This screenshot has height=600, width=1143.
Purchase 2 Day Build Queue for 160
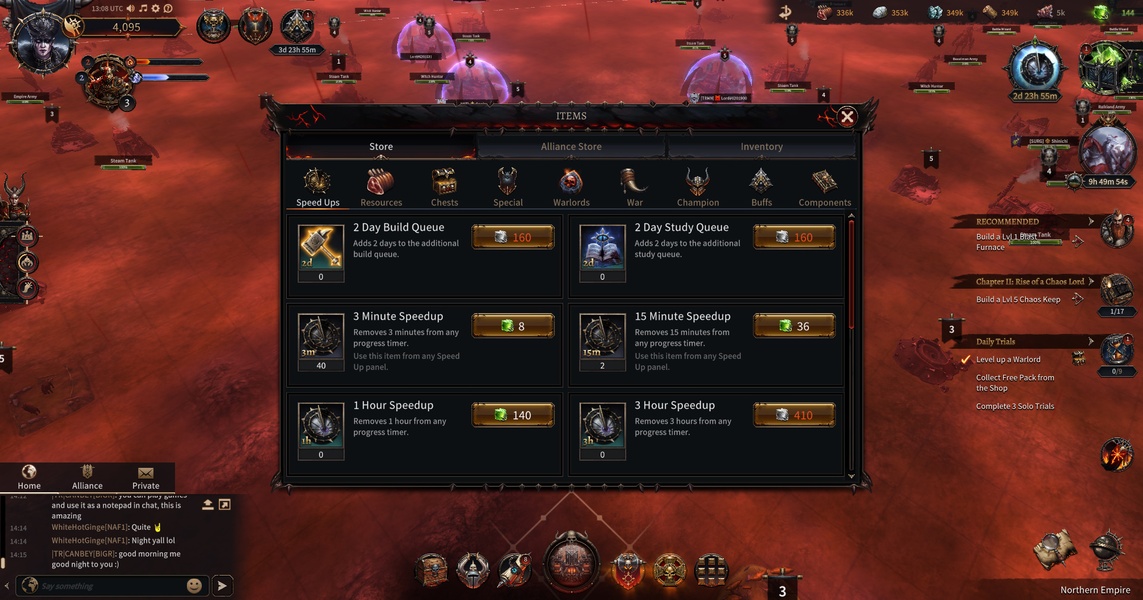coord(512,238)
